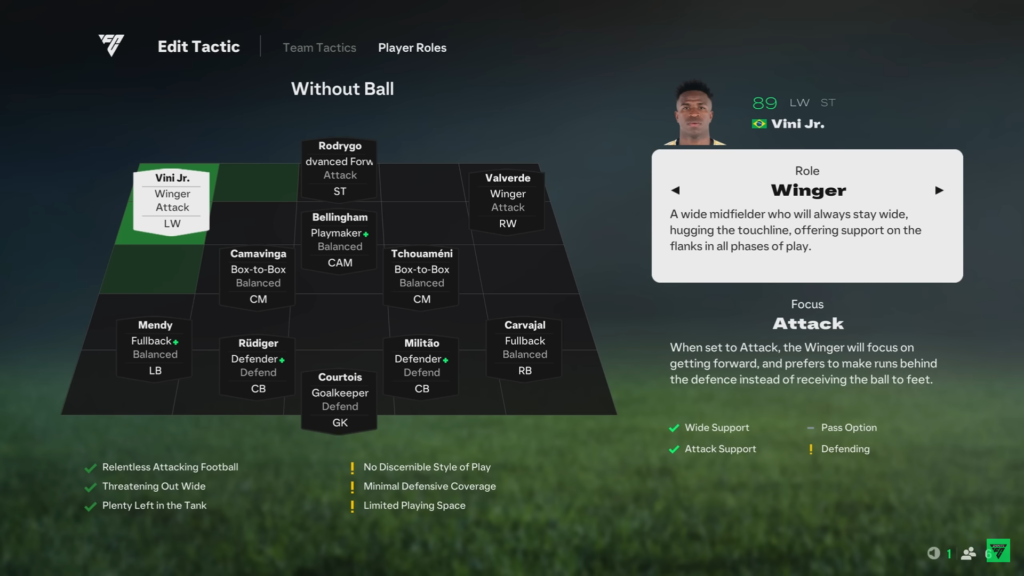The image size is (1024, 576).
Task: Pick Camavinga Box-to-Box card
Action: 258,277
